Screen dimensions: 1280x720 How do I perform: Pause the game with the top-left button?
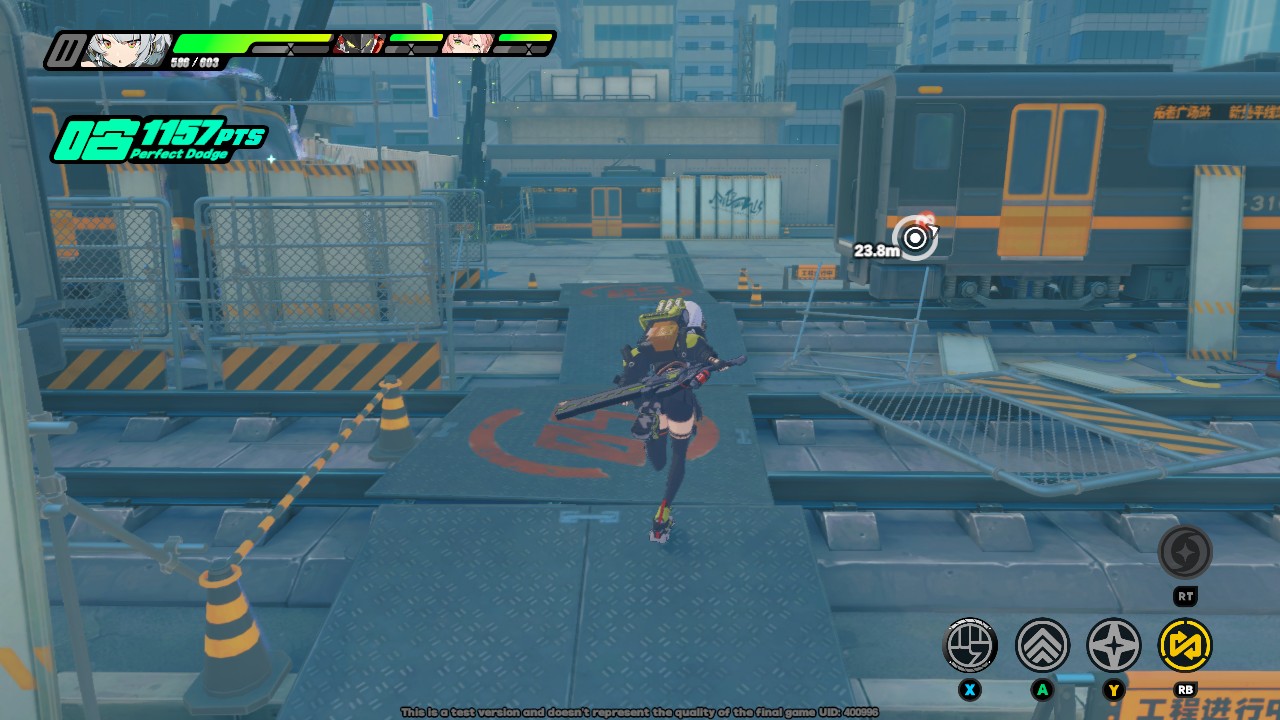(x=67, y=50)
